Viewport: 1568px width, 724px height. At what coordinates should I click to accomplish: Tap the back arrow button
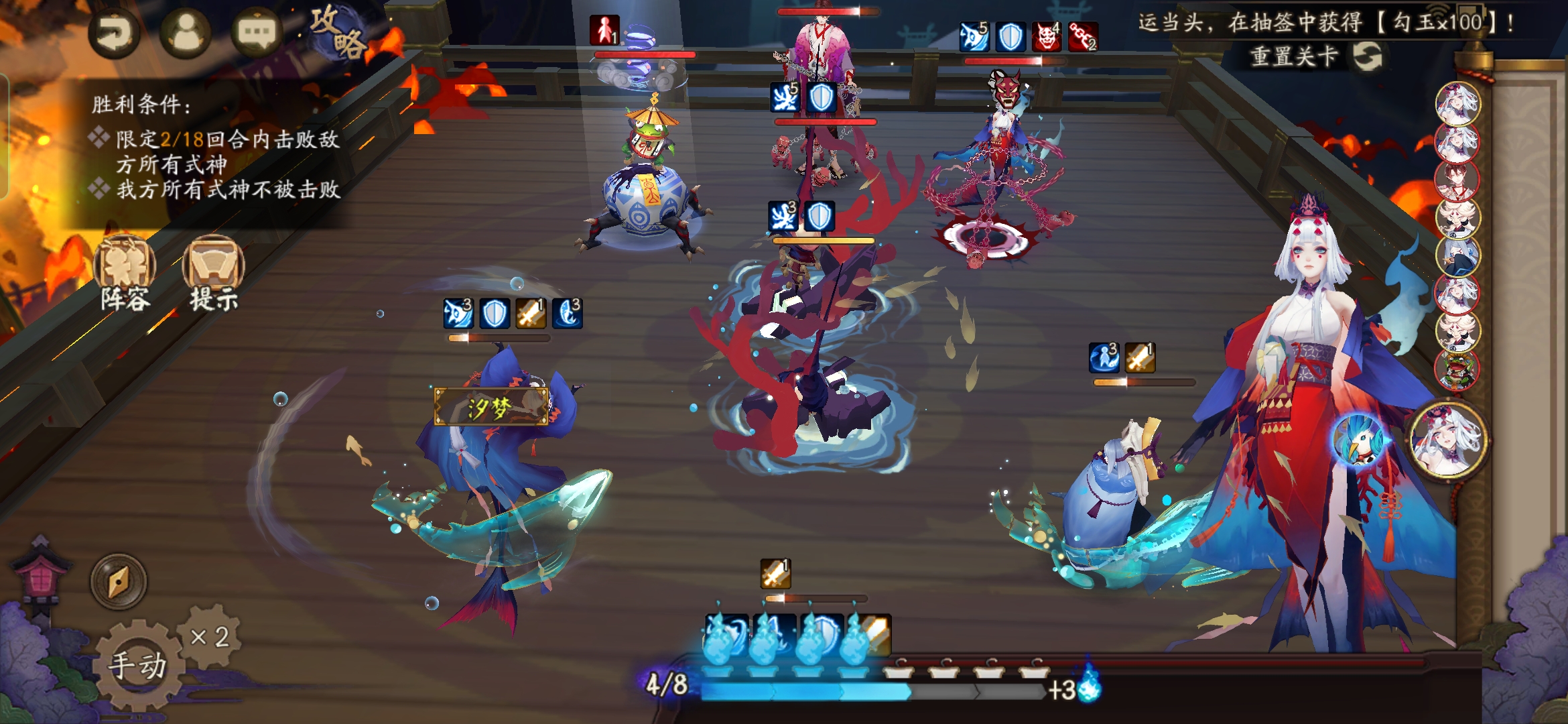tap(114, 34)
